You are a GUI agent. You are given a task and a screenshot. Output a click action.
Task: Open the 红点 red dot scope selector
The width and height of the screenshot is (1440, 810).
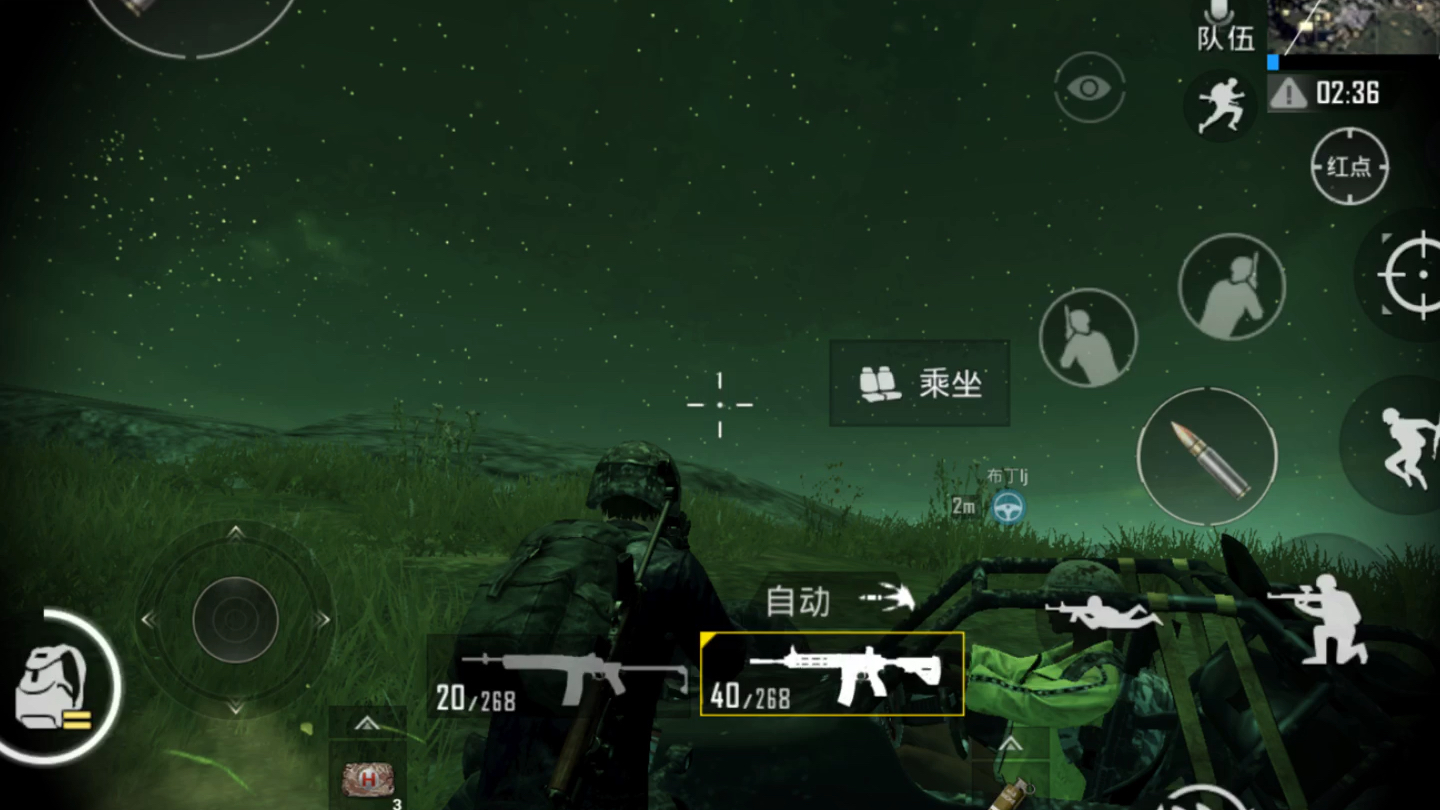click(1349, 166)
